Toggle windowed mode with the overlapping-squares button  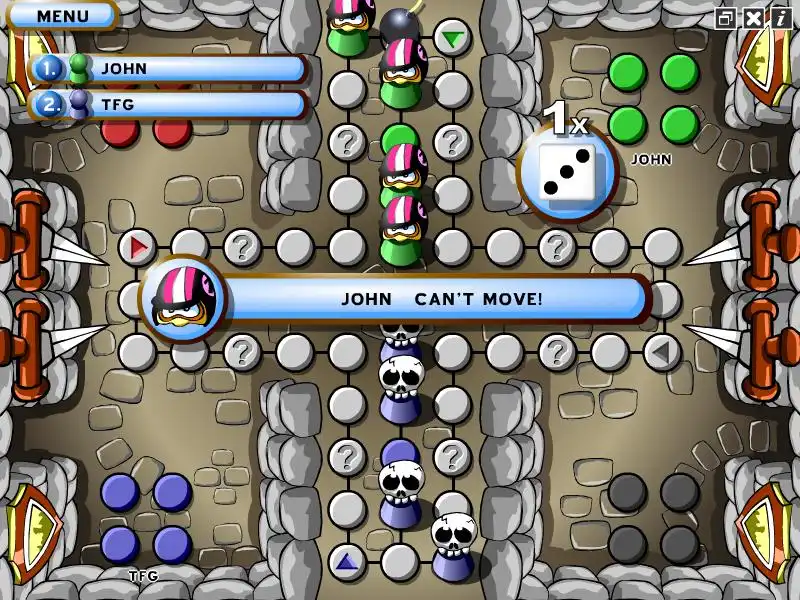726,18
